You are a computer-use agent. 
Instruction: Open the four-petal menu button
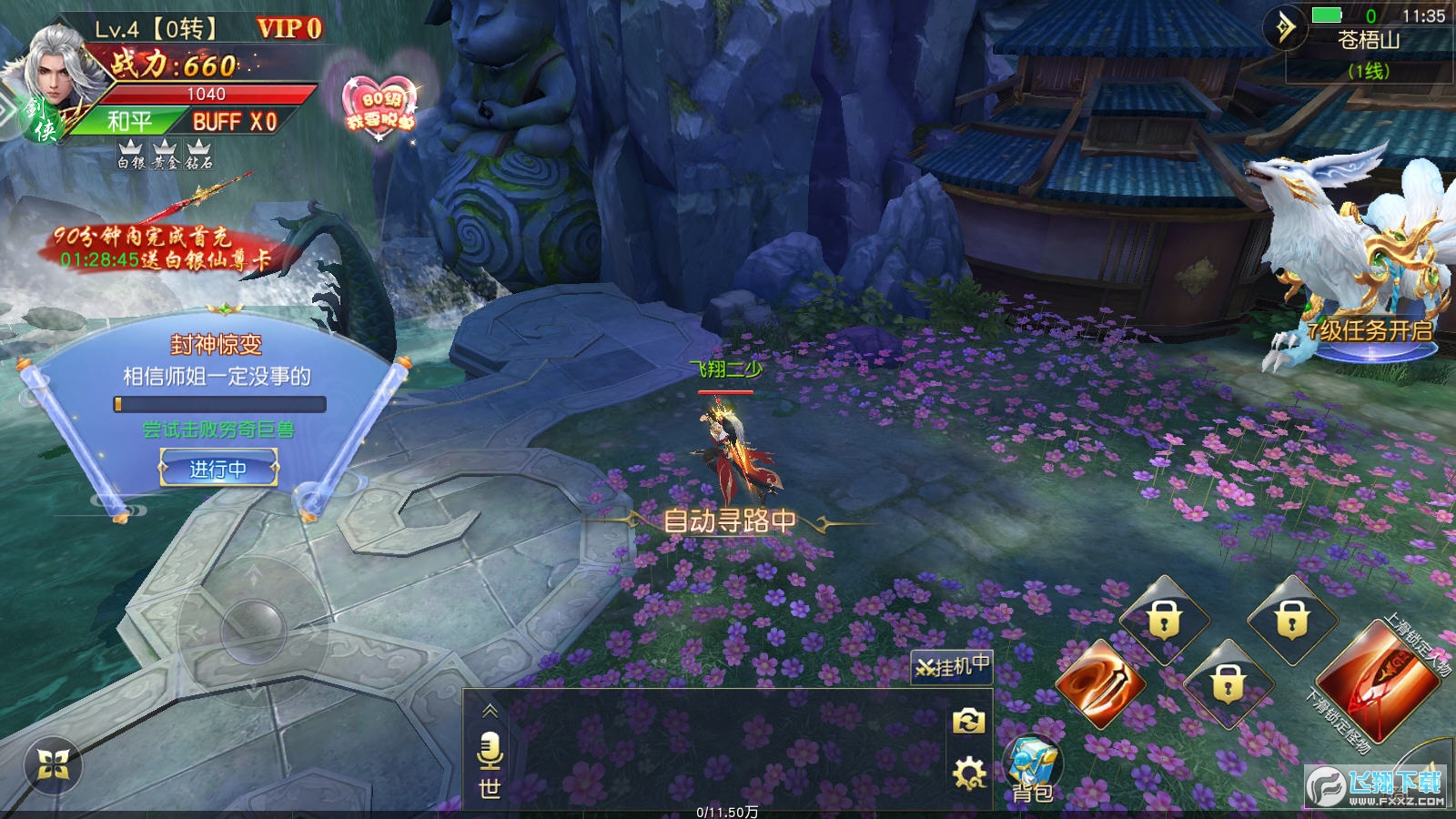tap(53, 766)
